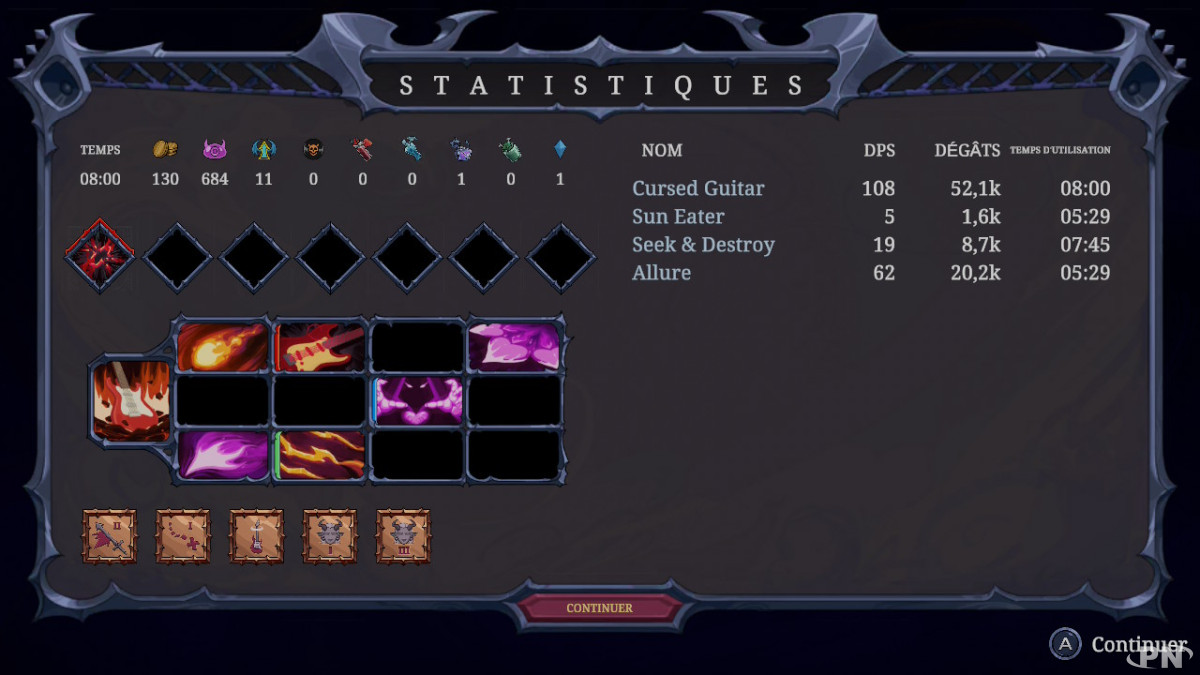Select the purple demon hands ability slot
Viewport: 1200px width, 675px height.
pos(418,401)
